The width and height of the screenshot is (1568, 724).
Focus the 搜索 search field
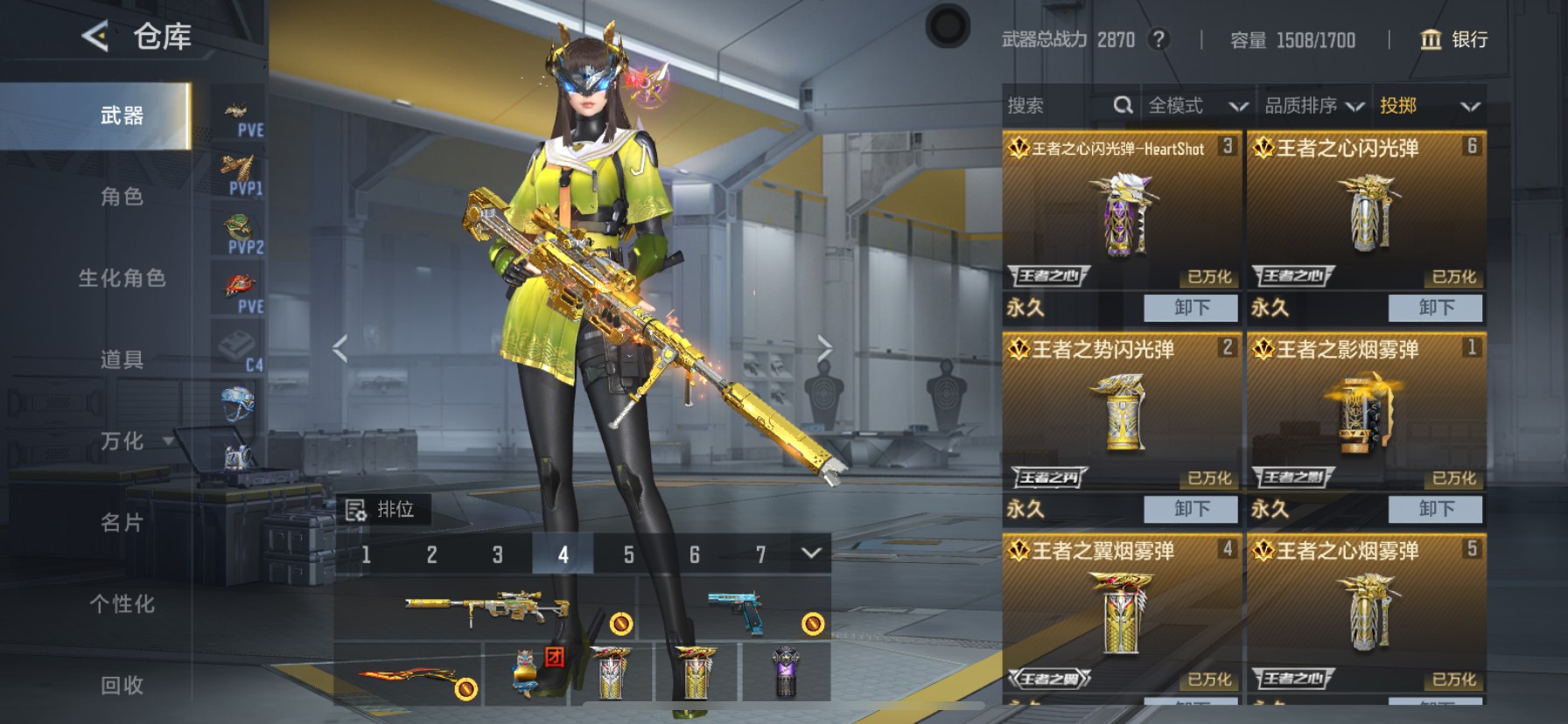[x=1059, y=106]
